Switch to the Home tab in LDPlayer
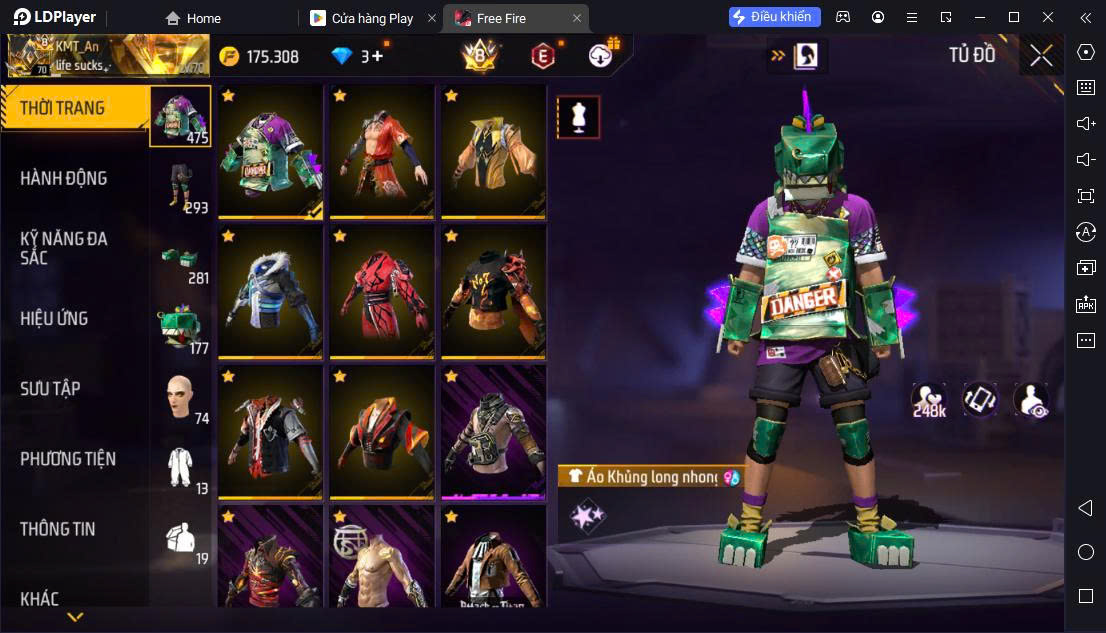Viewport: 1106px width, 633px height. [194, 18]
